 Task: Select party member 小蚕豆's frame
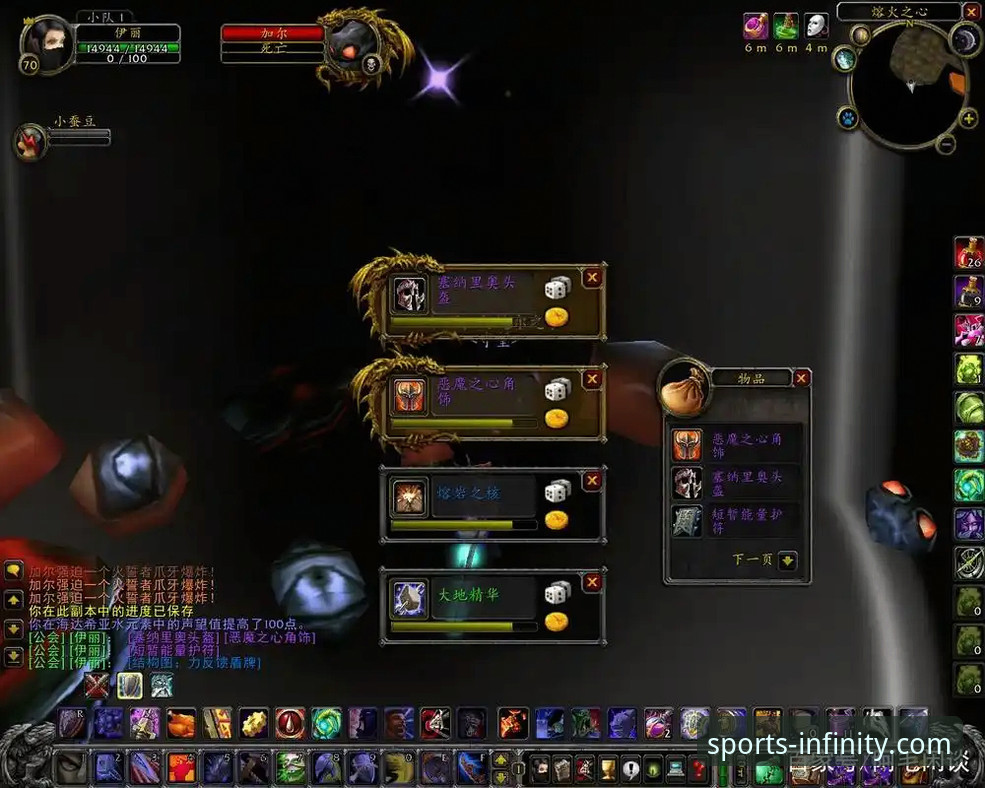click(30, 141)
